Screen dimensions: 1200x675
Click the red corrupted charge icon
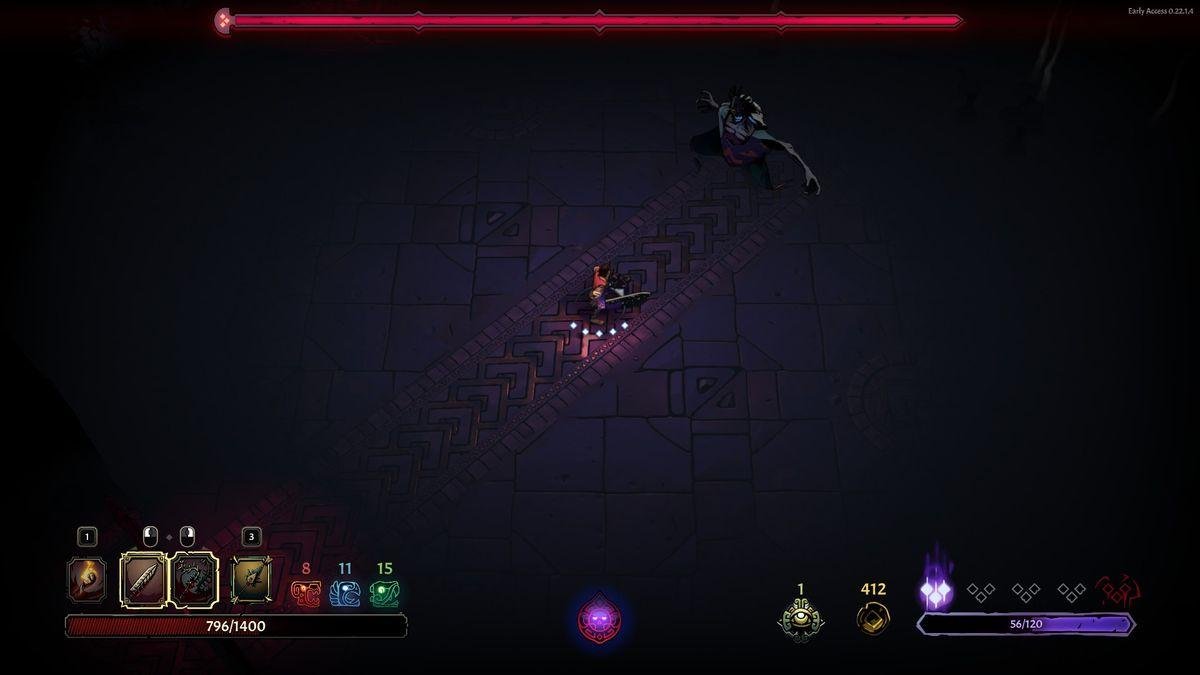1118,592
